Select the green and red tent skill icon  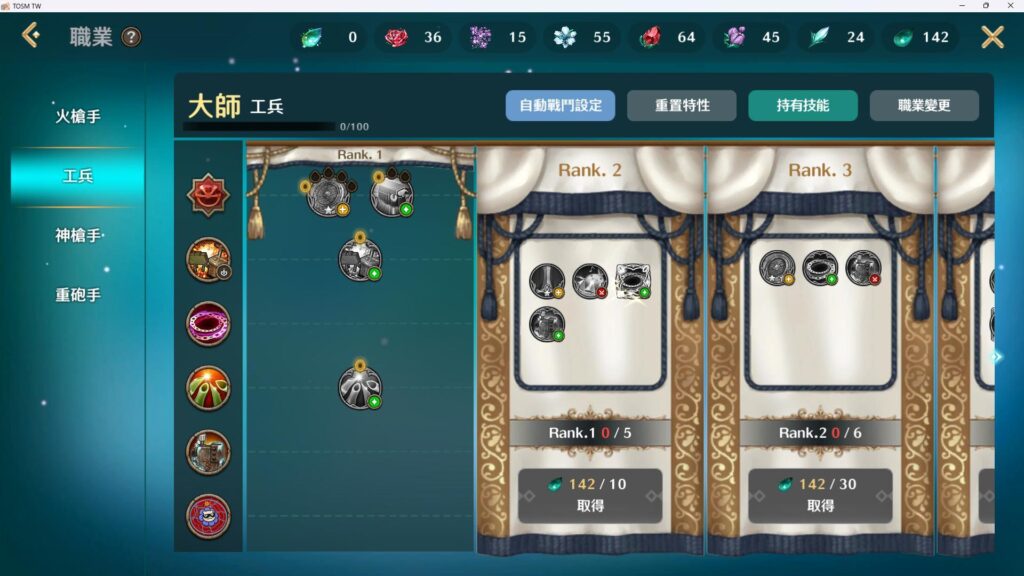[x=208, y=388]
